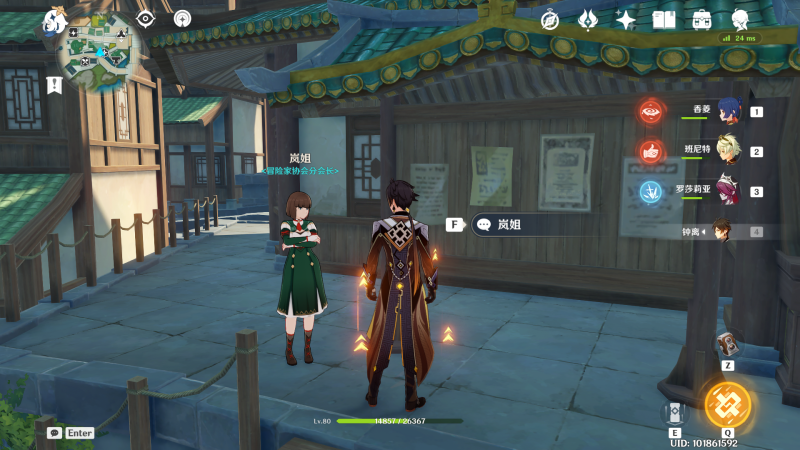Click the eye-shaped icon beside the minimap
The height and width of the screenshot is (450, 800).
[146, 18]
